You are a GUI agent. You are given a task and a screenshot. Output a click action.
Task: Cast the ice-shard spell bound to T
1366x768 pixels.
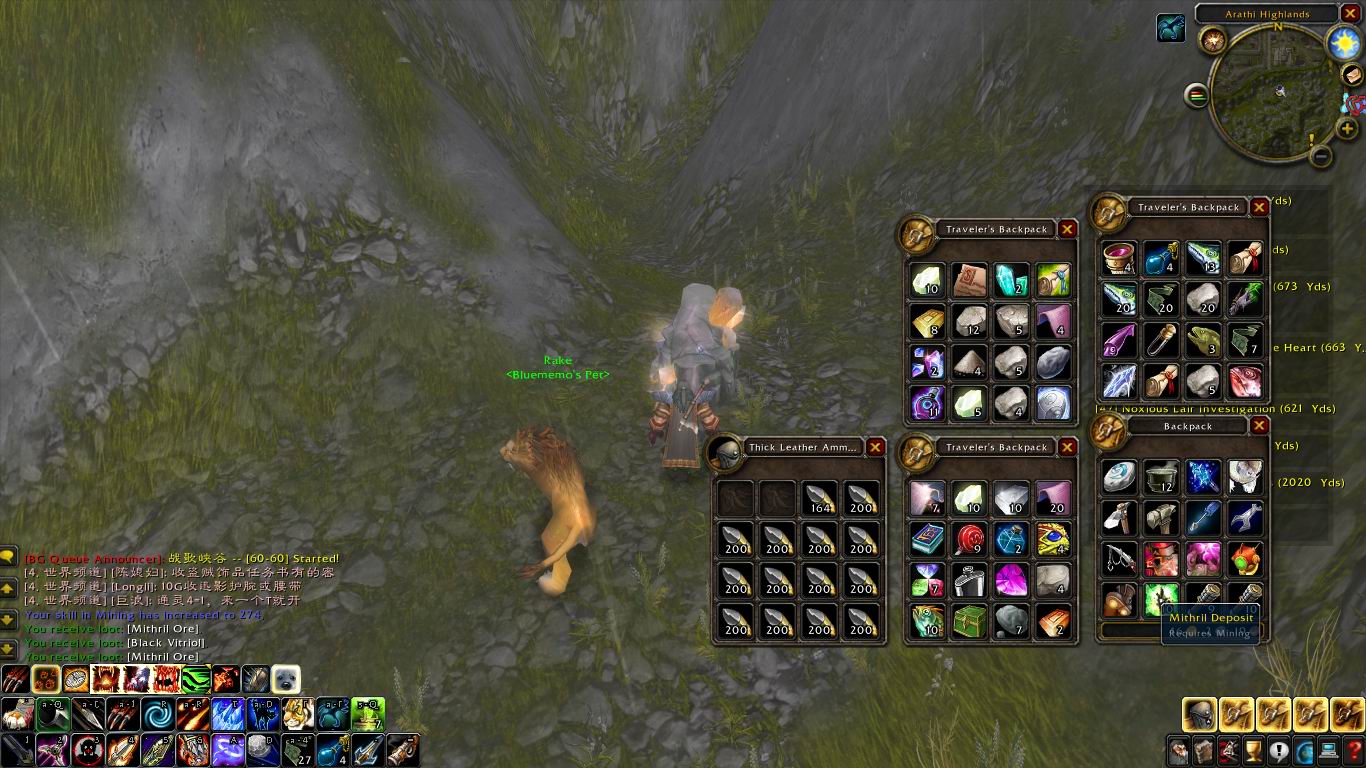228,715
